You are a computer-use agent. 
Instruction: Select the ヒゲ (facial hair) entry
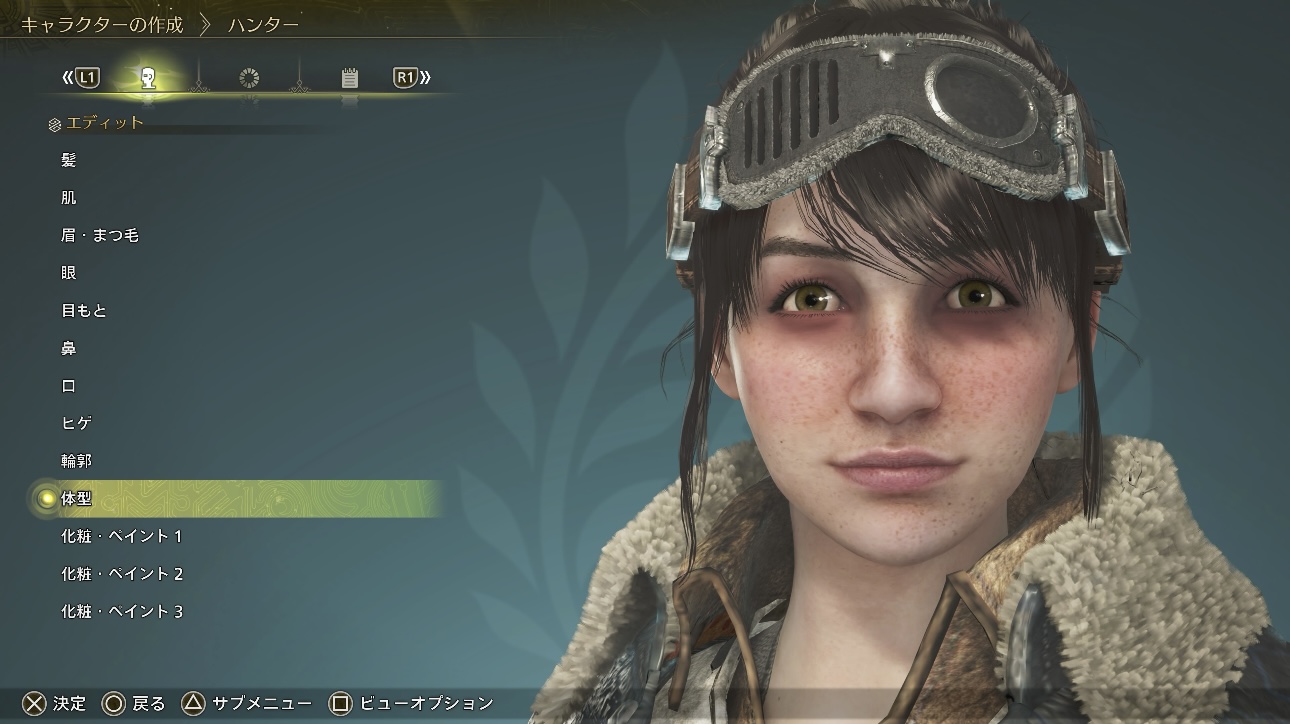[77, 424]
